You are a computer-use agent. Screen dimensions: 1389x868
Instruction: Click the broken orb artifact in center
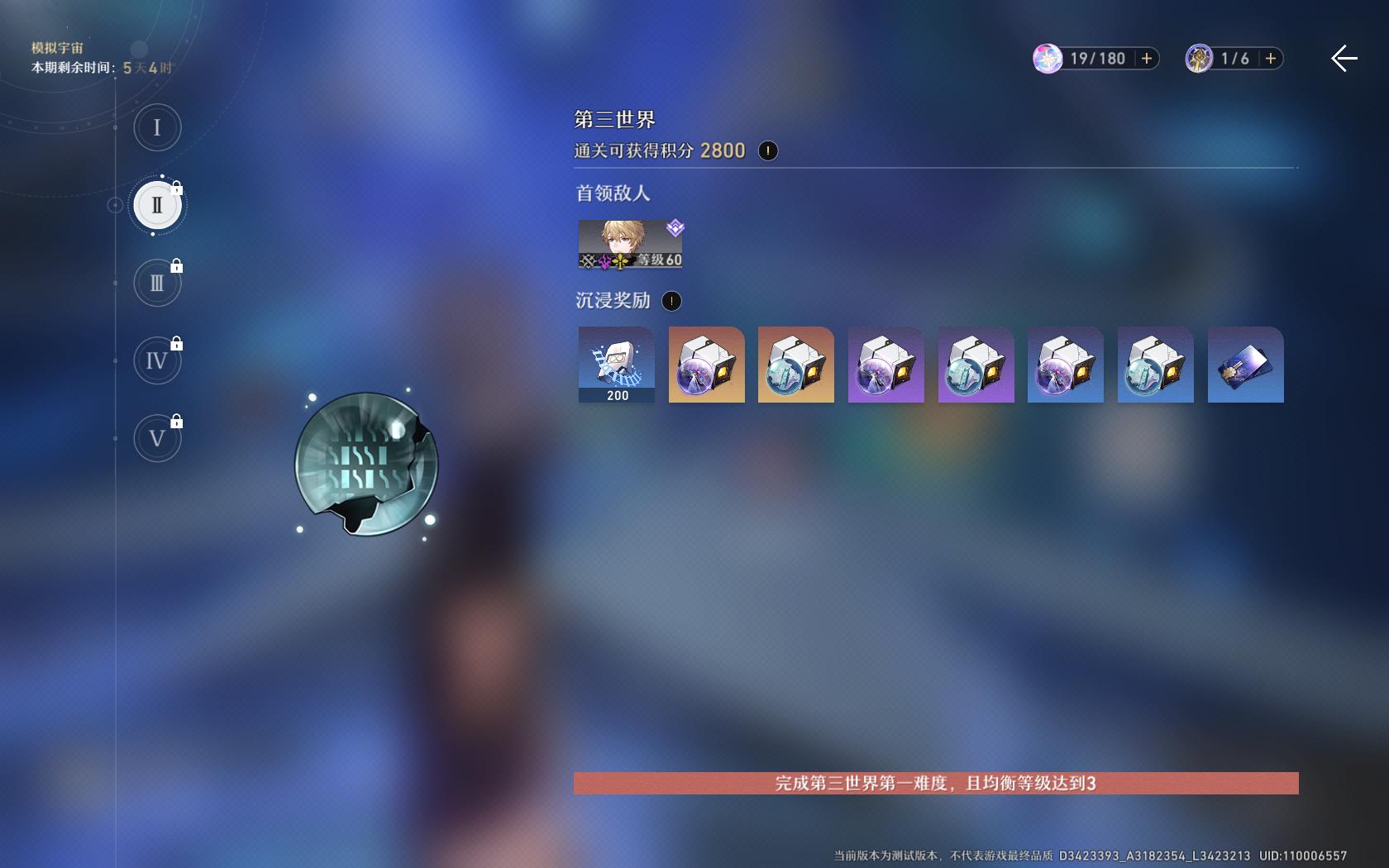point(366,467)
